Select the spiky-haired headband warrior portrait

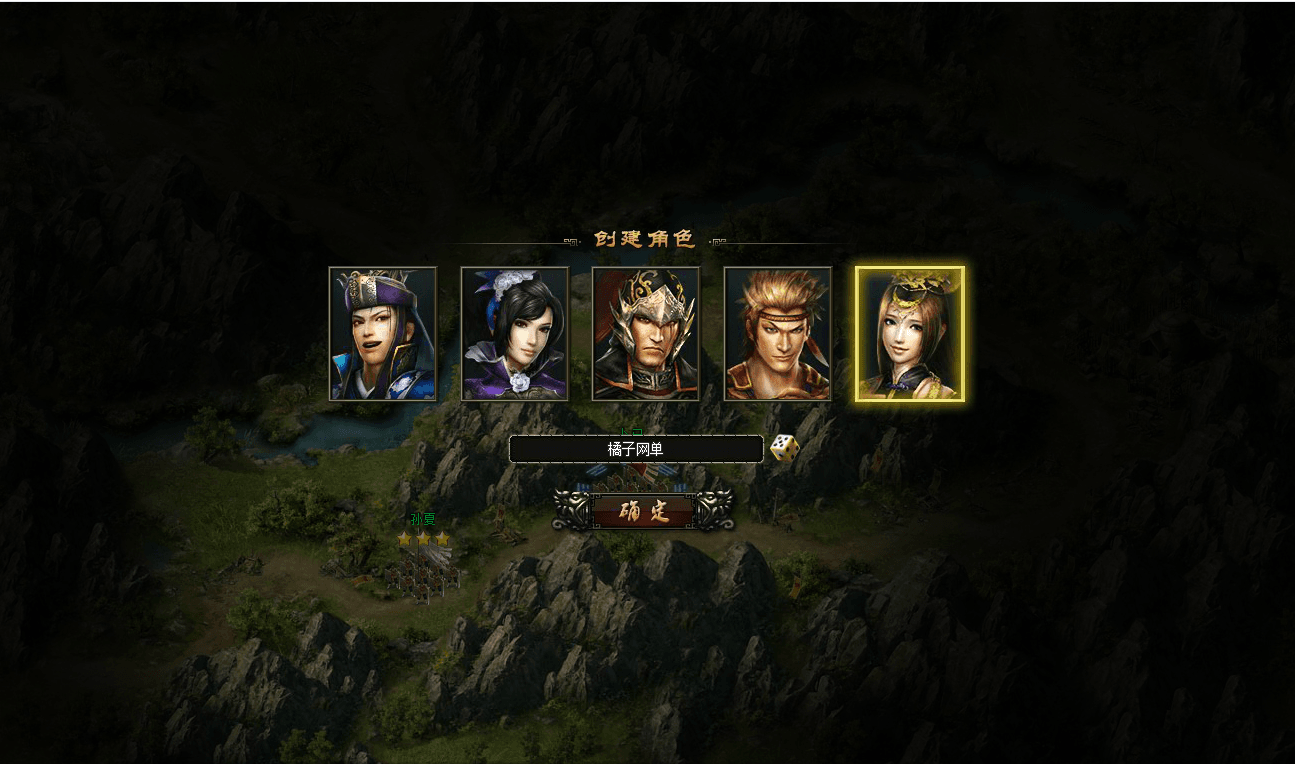778,334
